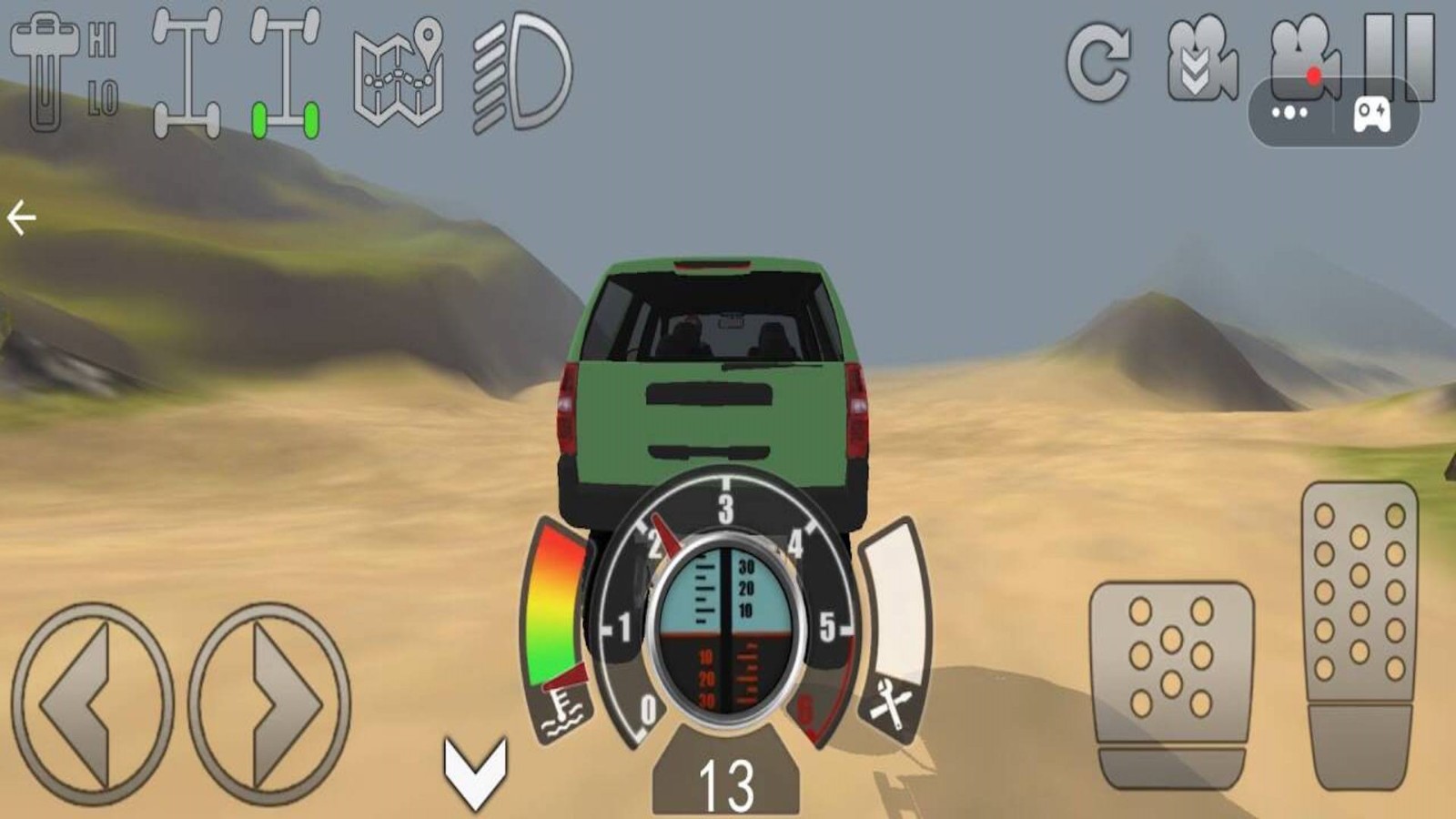Toggle the HI/LO transfer case gear
1456x819 pixels.
click(x=64, y=73)
